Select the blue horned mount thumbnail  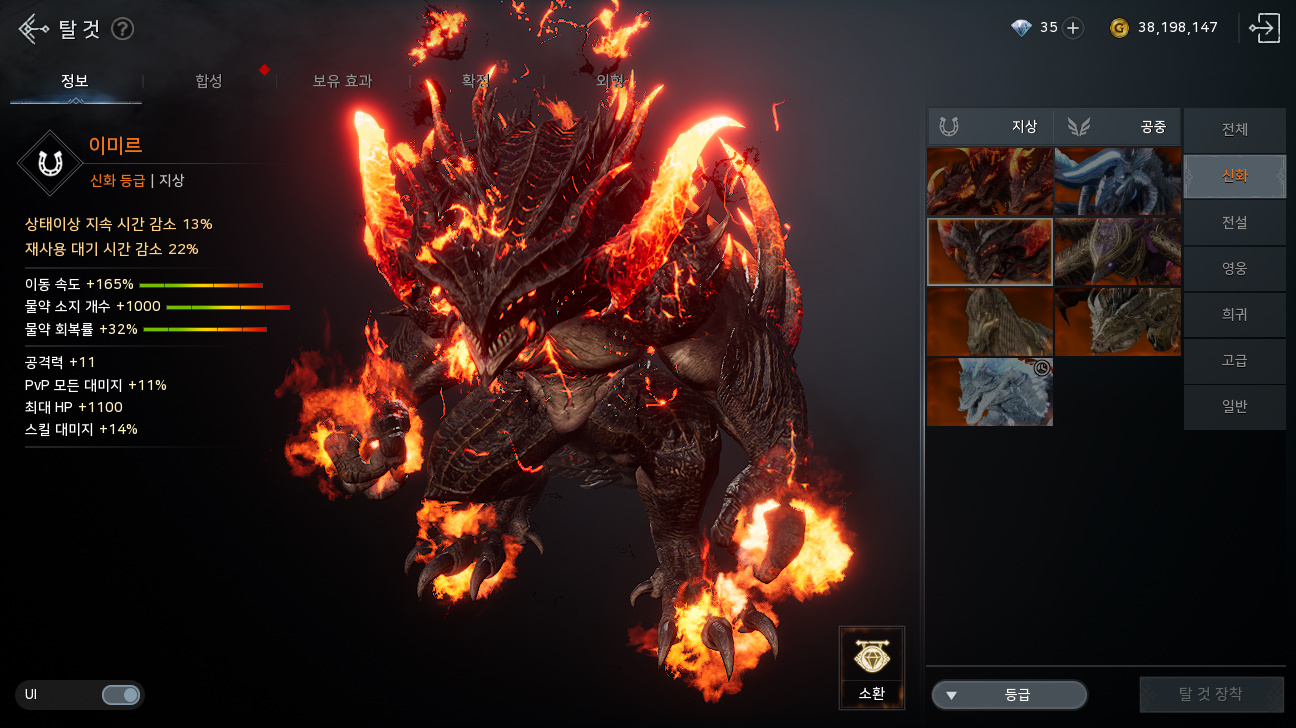[1118, 182]
